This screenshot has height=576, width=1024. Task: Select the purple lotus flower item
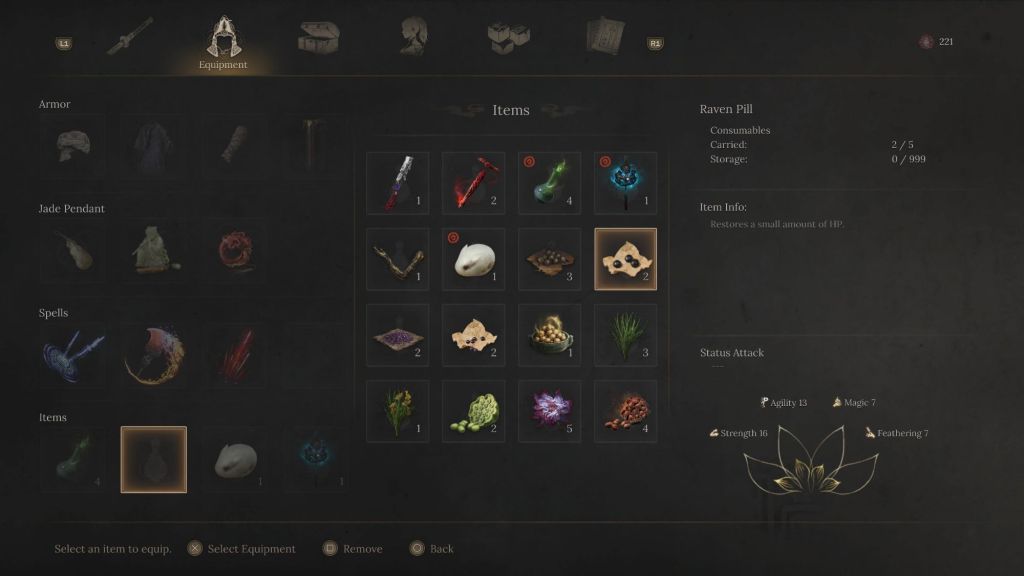click(550, 411)
